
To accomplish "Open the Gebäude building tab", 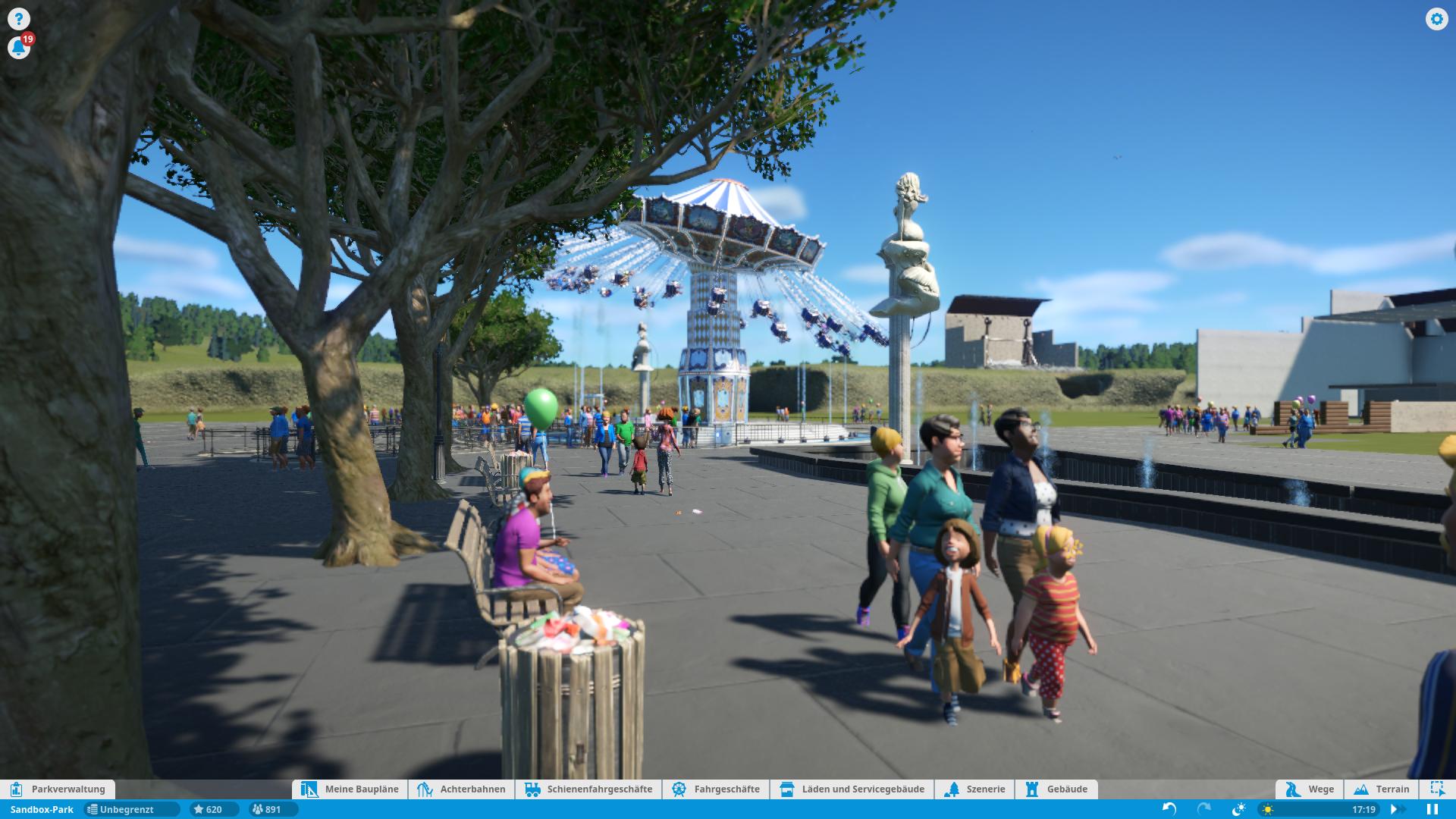I will 1056,789.
